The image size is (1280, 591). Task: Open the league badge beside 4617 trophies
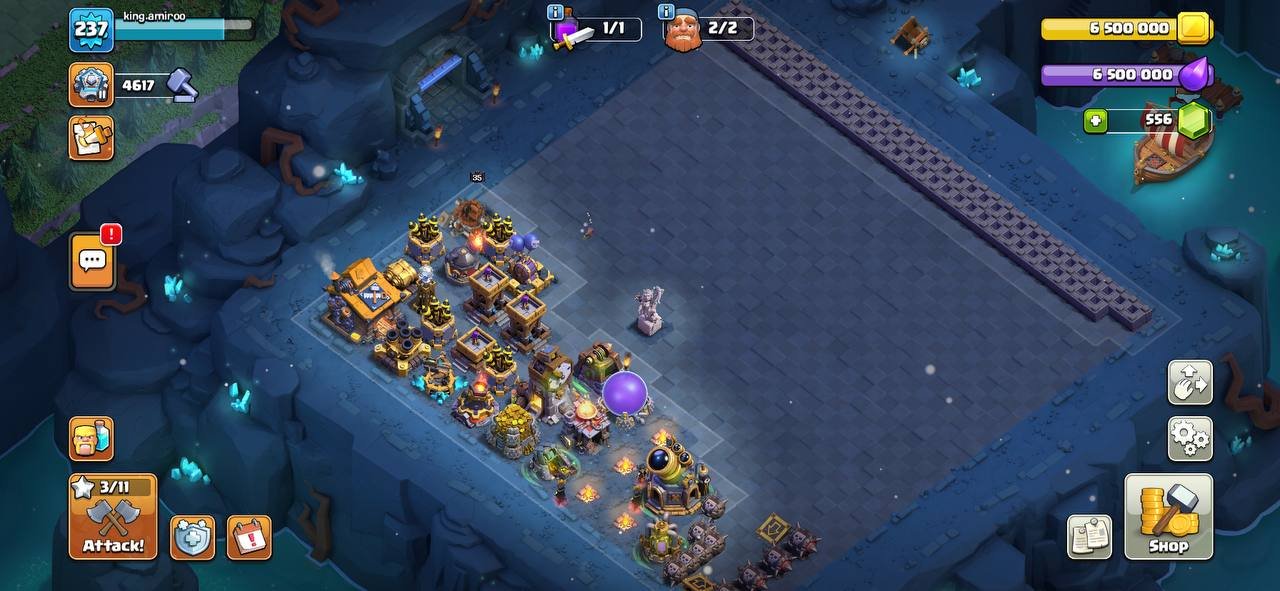pos(91,85)
